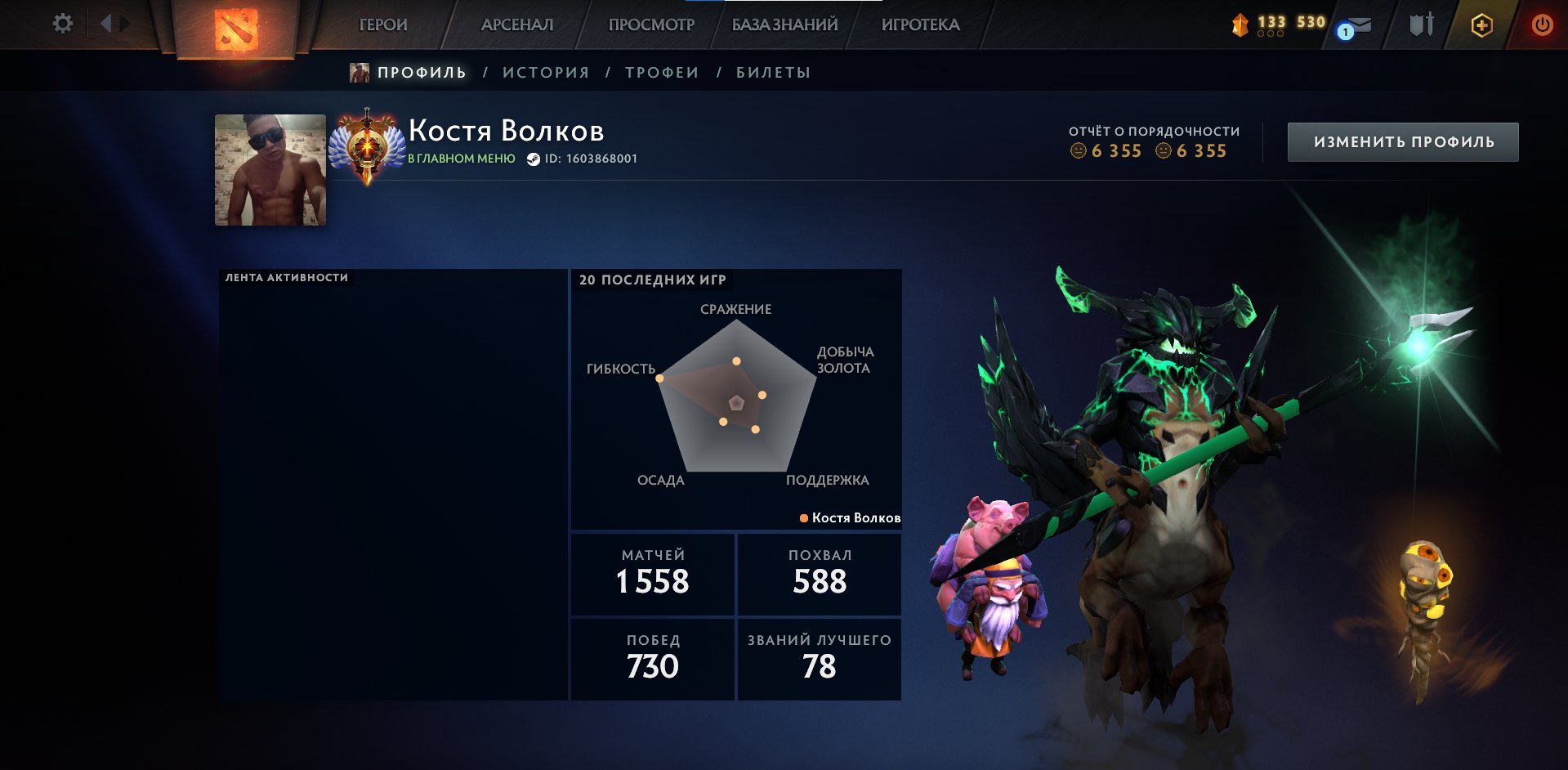This screenshot has height=770, width=1568.
Task: Open the settings gear
Action: pyautogui.click(x=61, y=24)
